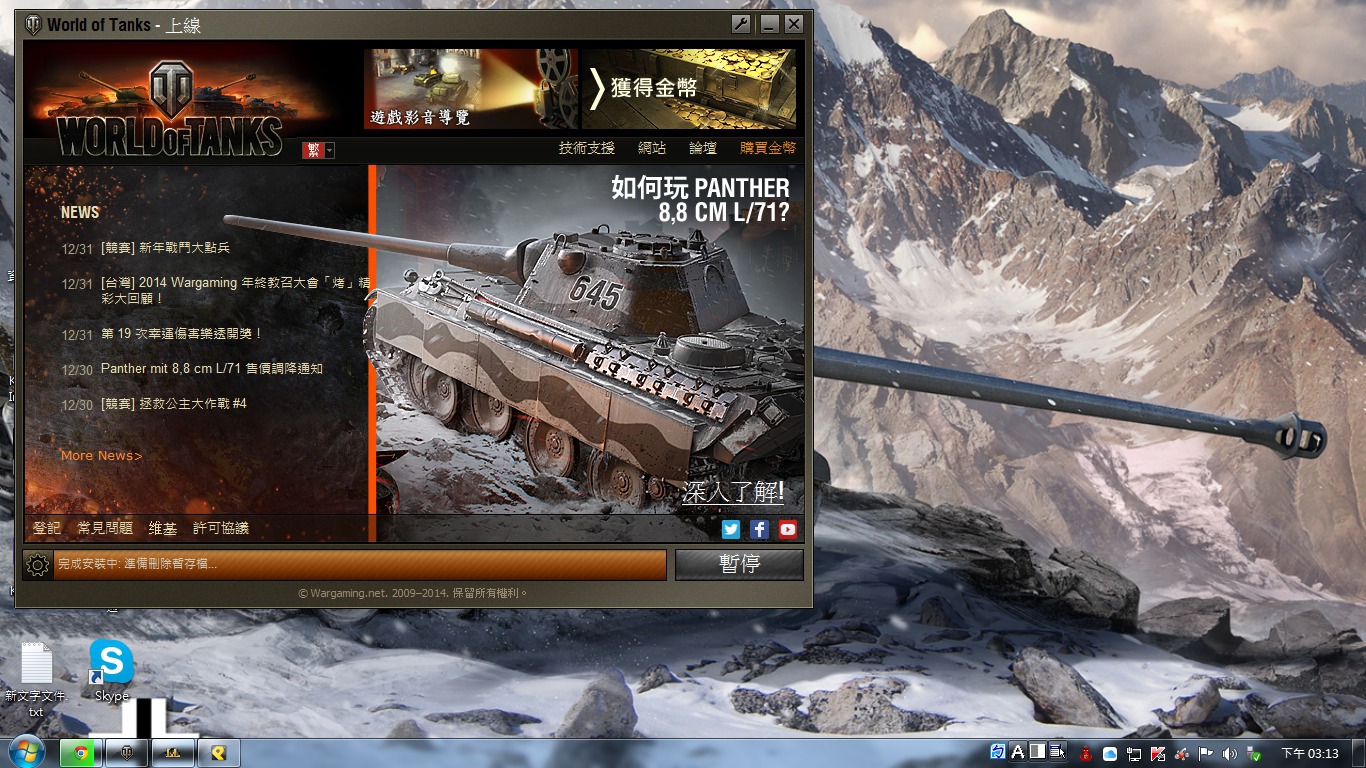Click the 獲得金幣 gold banner
Viewport: 1366px width, 768px height.
click(689, 89)
